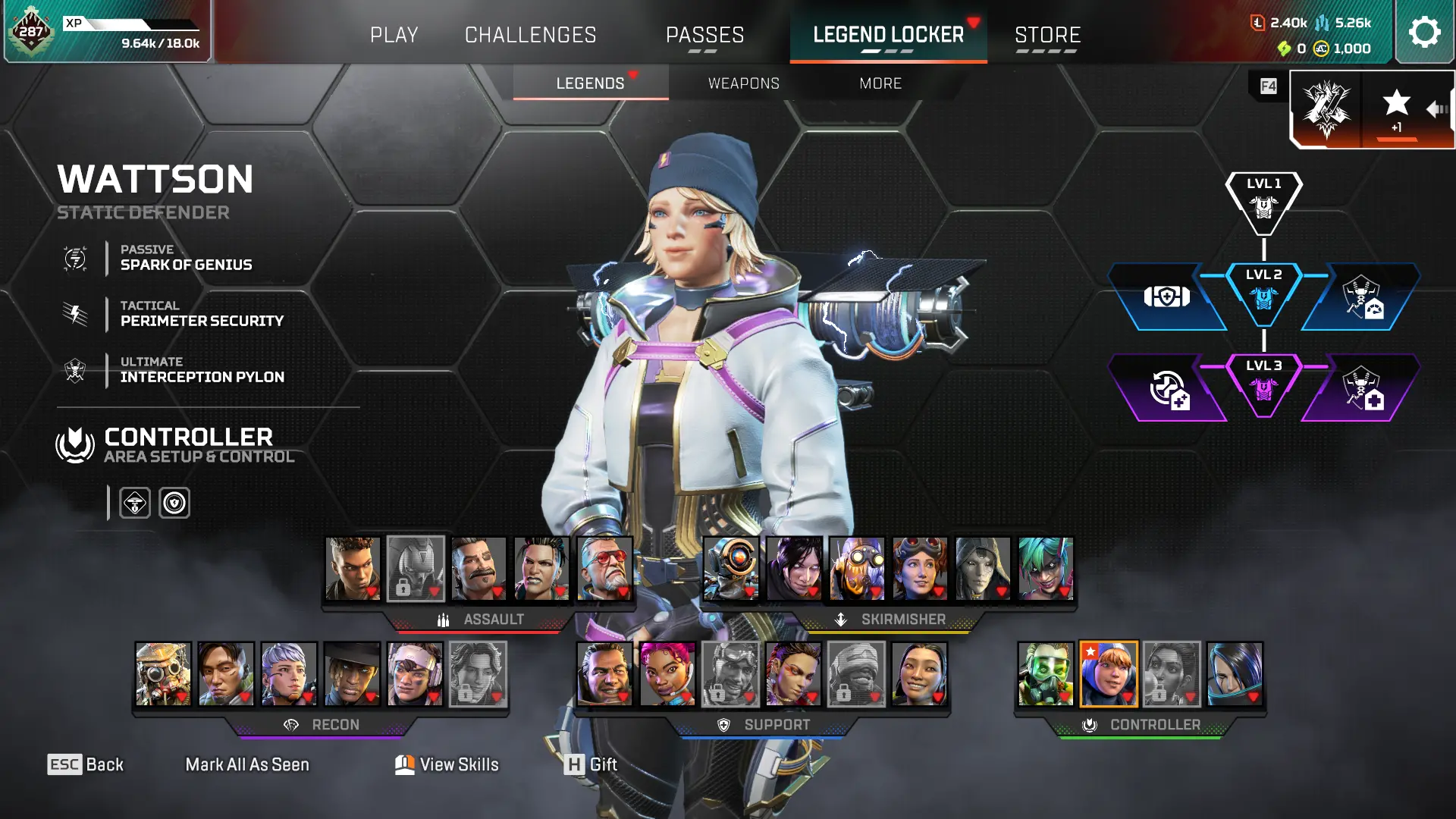
Task: Click the Skirmisher class icon
Action: point(840,619)
